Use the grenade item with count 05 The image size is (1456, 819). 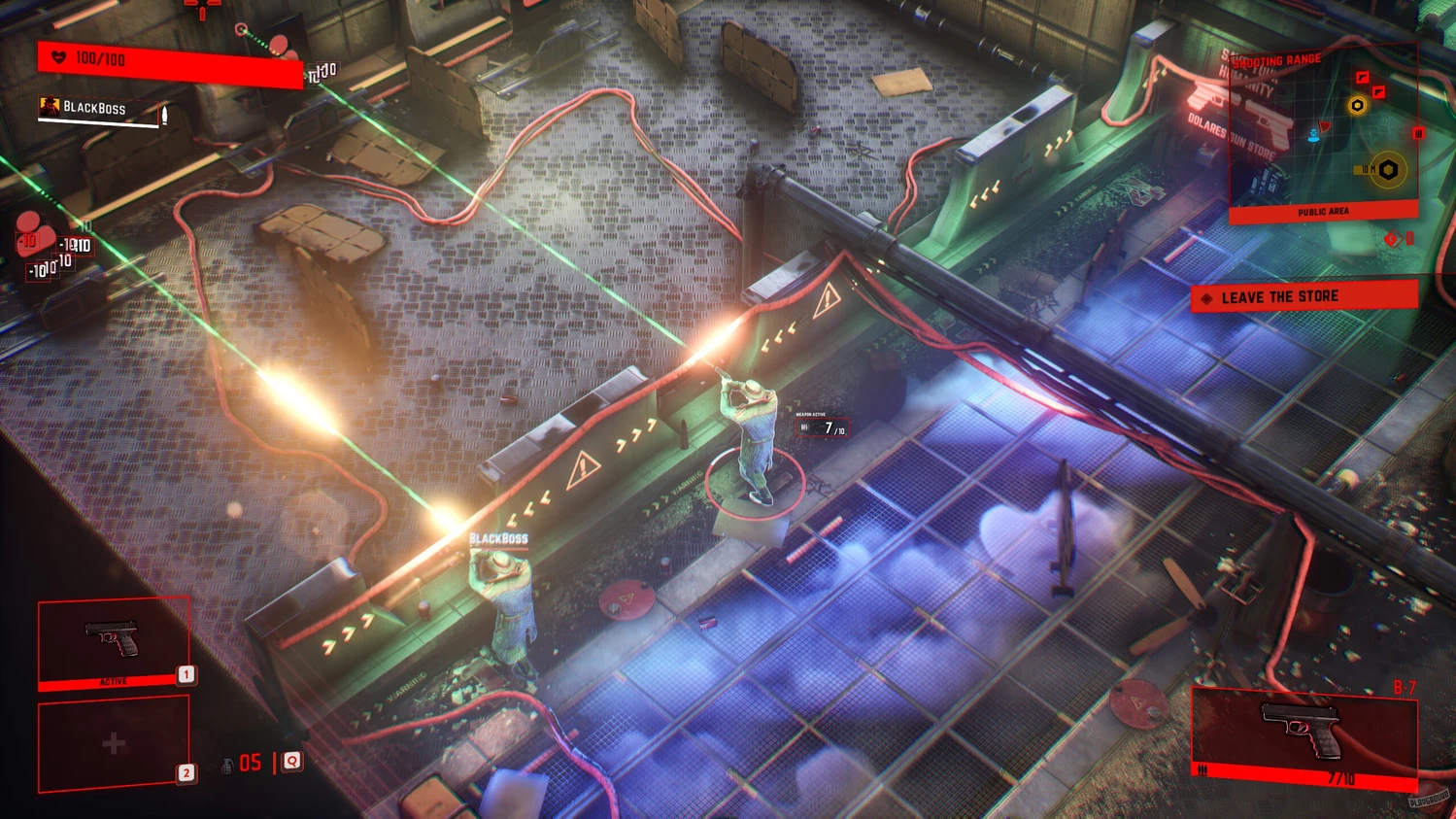coord(243,764)
